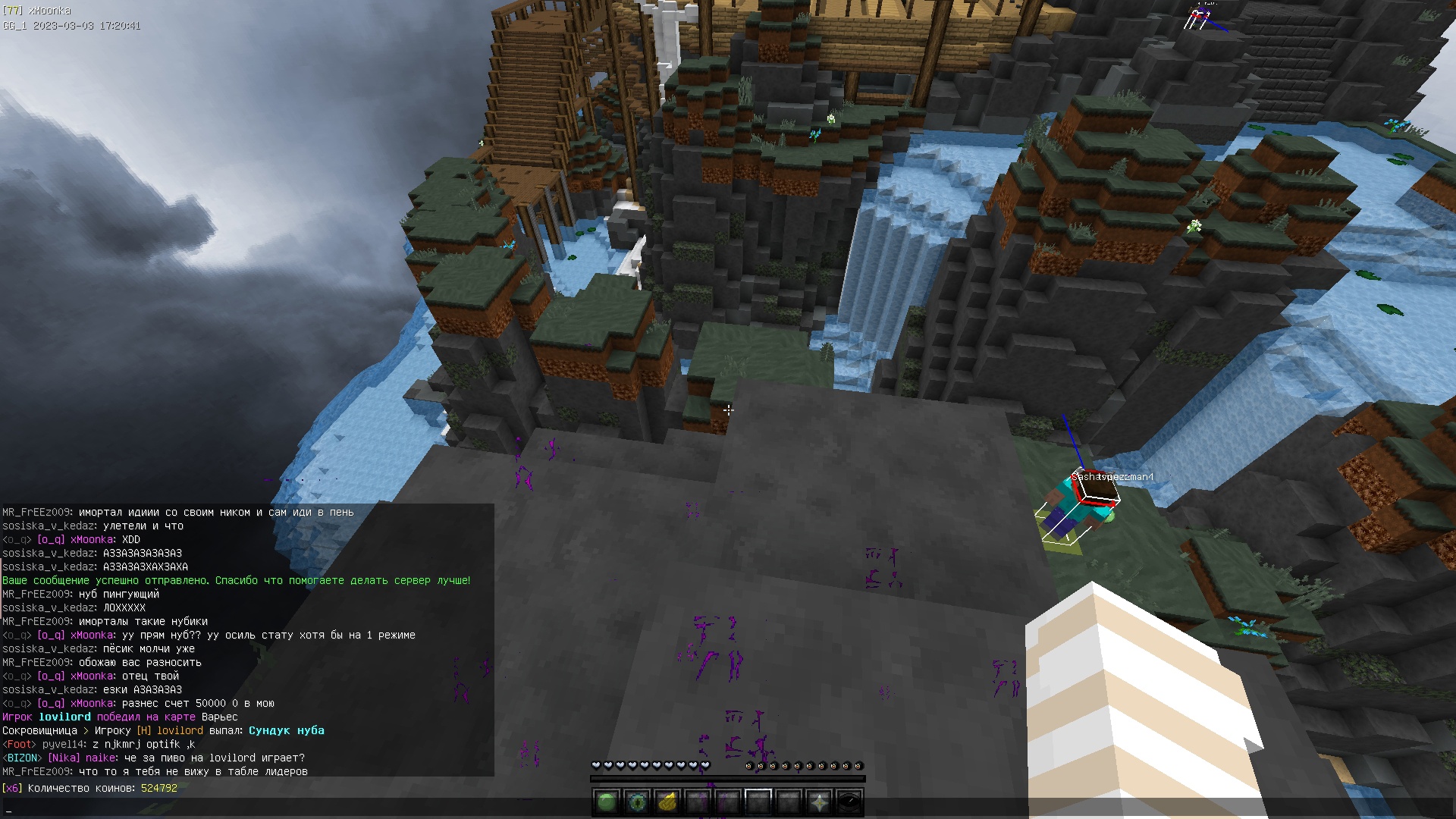Select the nether star hotbar slot
Image resolution: width=1456 pixels, height=819 pixels.
tap(819, 802)
